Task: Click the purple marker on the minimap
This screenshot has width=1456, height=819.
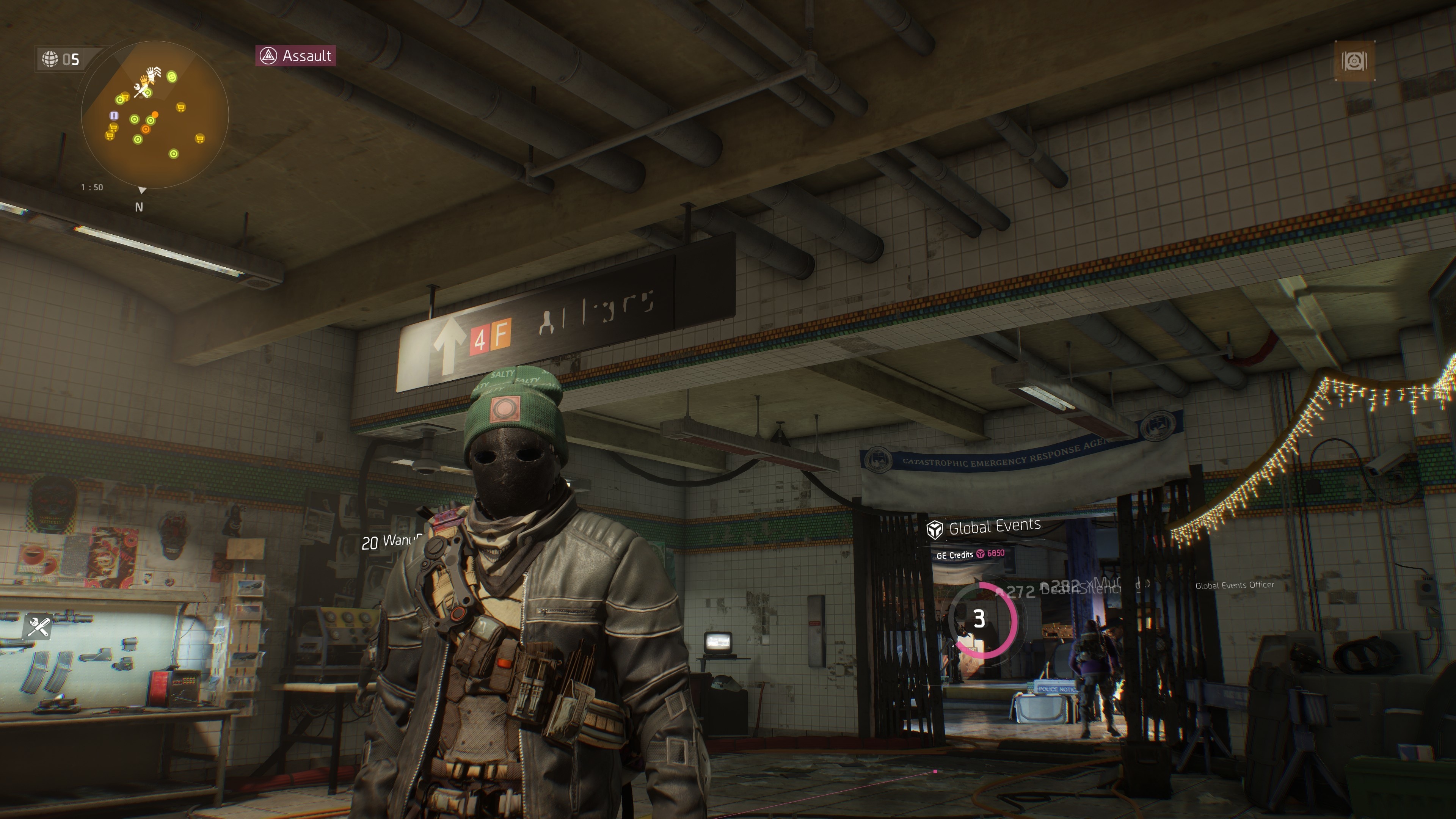Action: tap(114, 115)
